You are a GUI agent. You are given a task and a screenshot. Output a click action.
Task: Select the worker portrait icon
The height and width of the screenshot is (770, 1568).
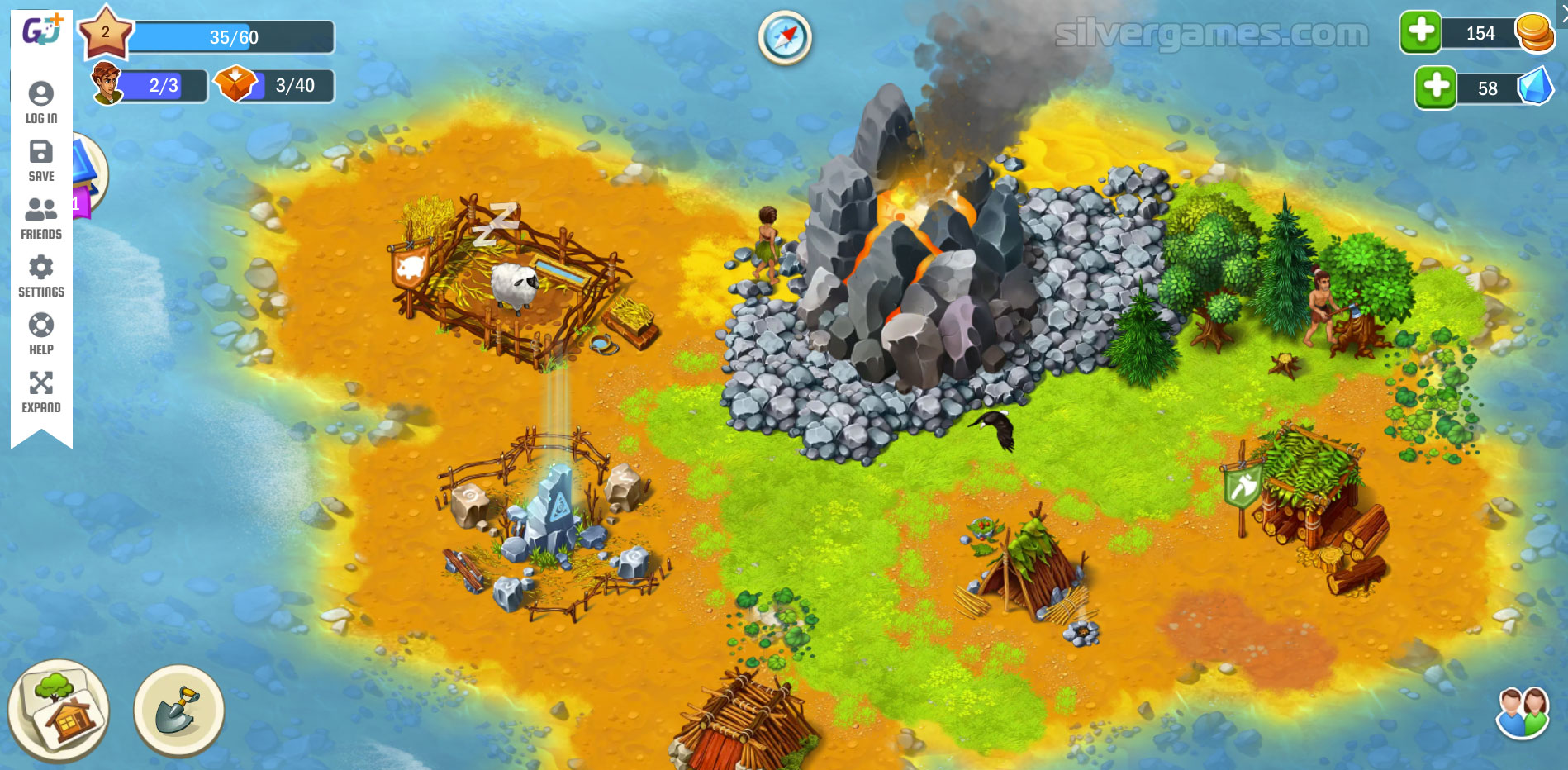point(107,84)
